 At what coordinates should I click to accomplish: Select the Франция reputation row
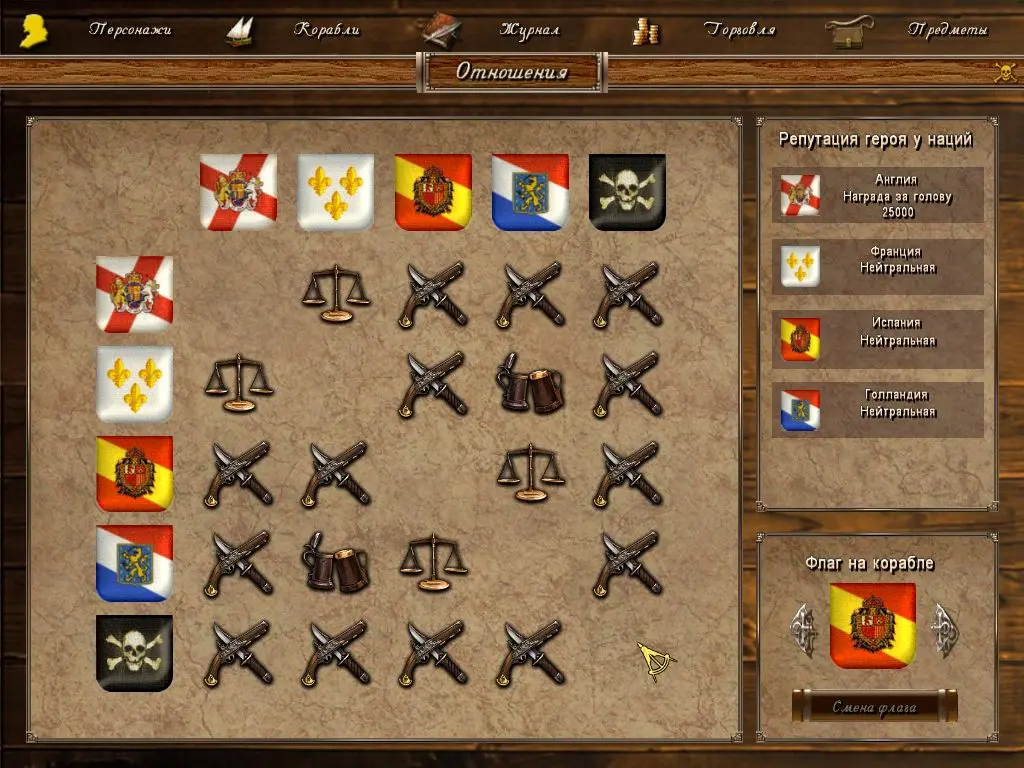click(x=877, y=266)
